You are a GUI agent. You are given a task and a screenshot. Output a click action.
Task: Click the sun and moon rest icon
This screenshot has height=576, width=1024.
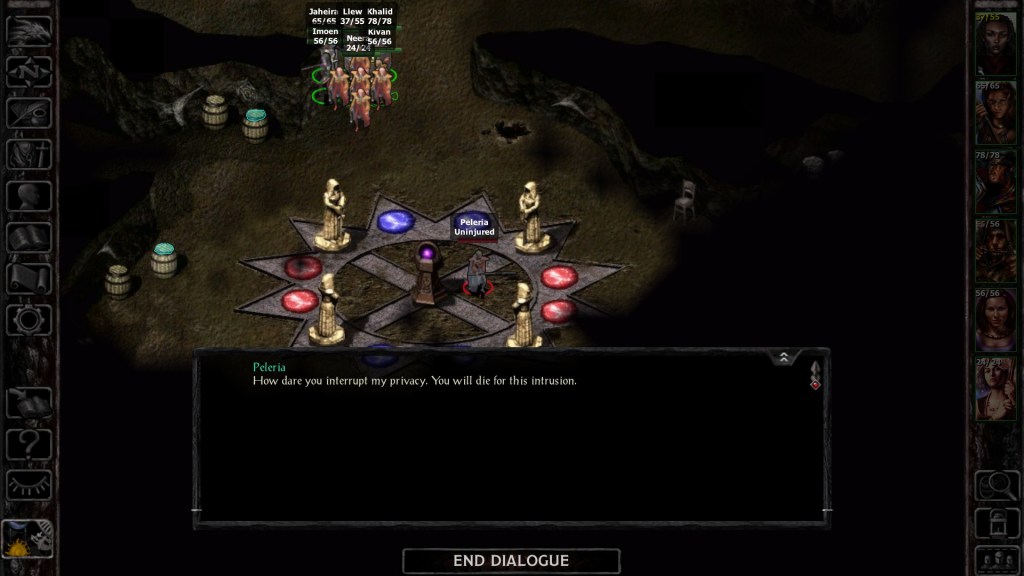[x=28, y=540]
